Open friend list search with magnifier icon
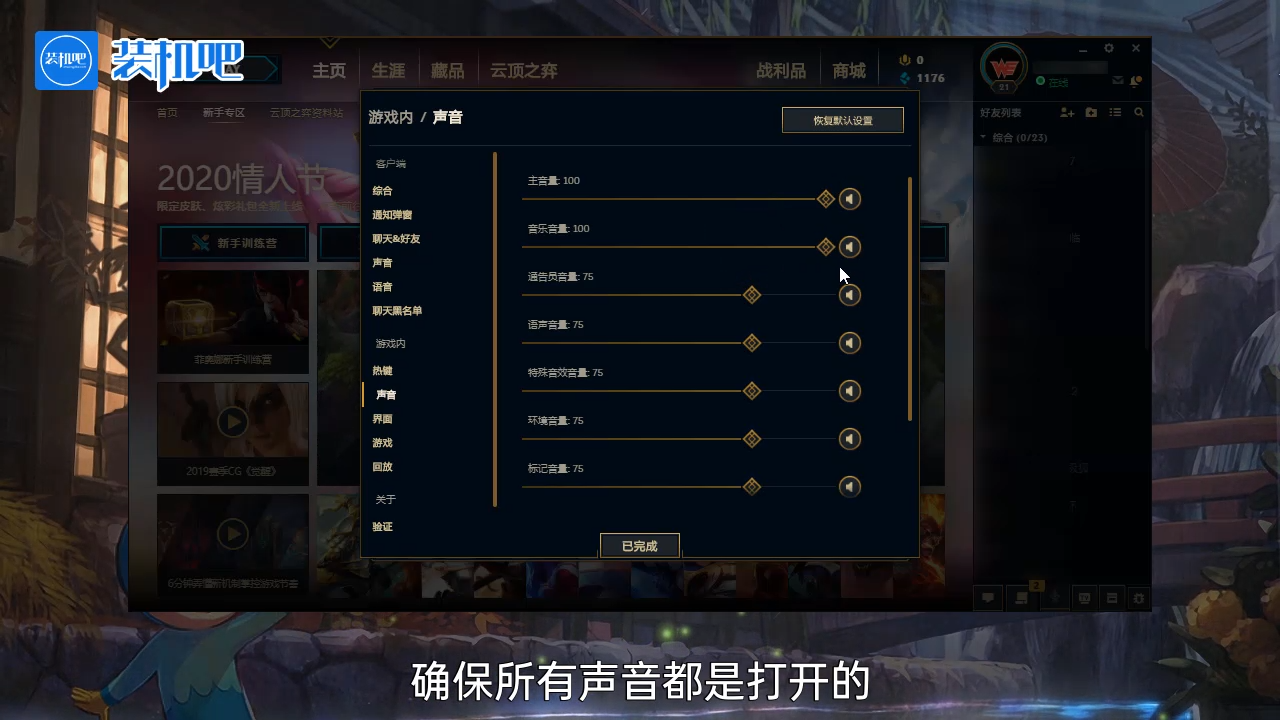Screen dimensions: 1280x720 (x=1140, y=112)
